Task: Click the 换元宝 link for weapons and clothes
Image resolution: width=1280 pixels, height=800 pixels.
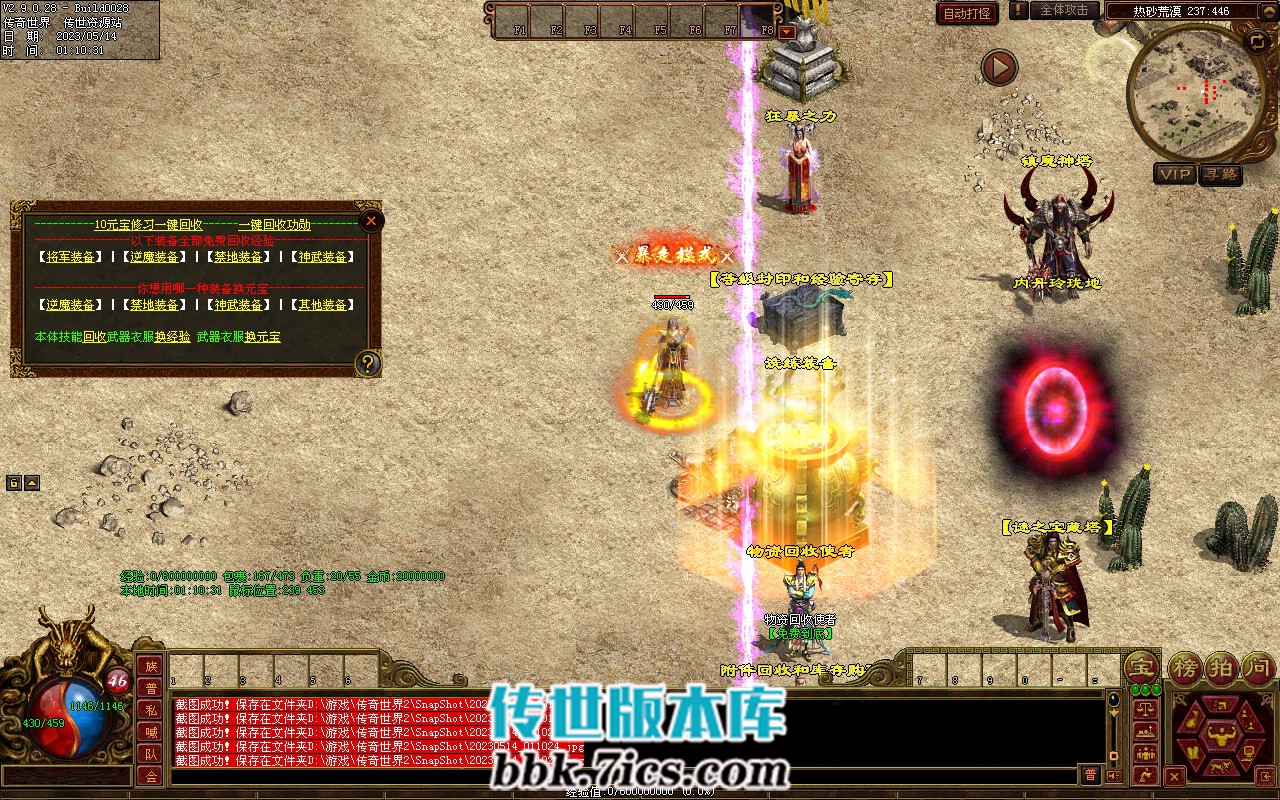Action: pyautogui.click(x=262, y=337)
